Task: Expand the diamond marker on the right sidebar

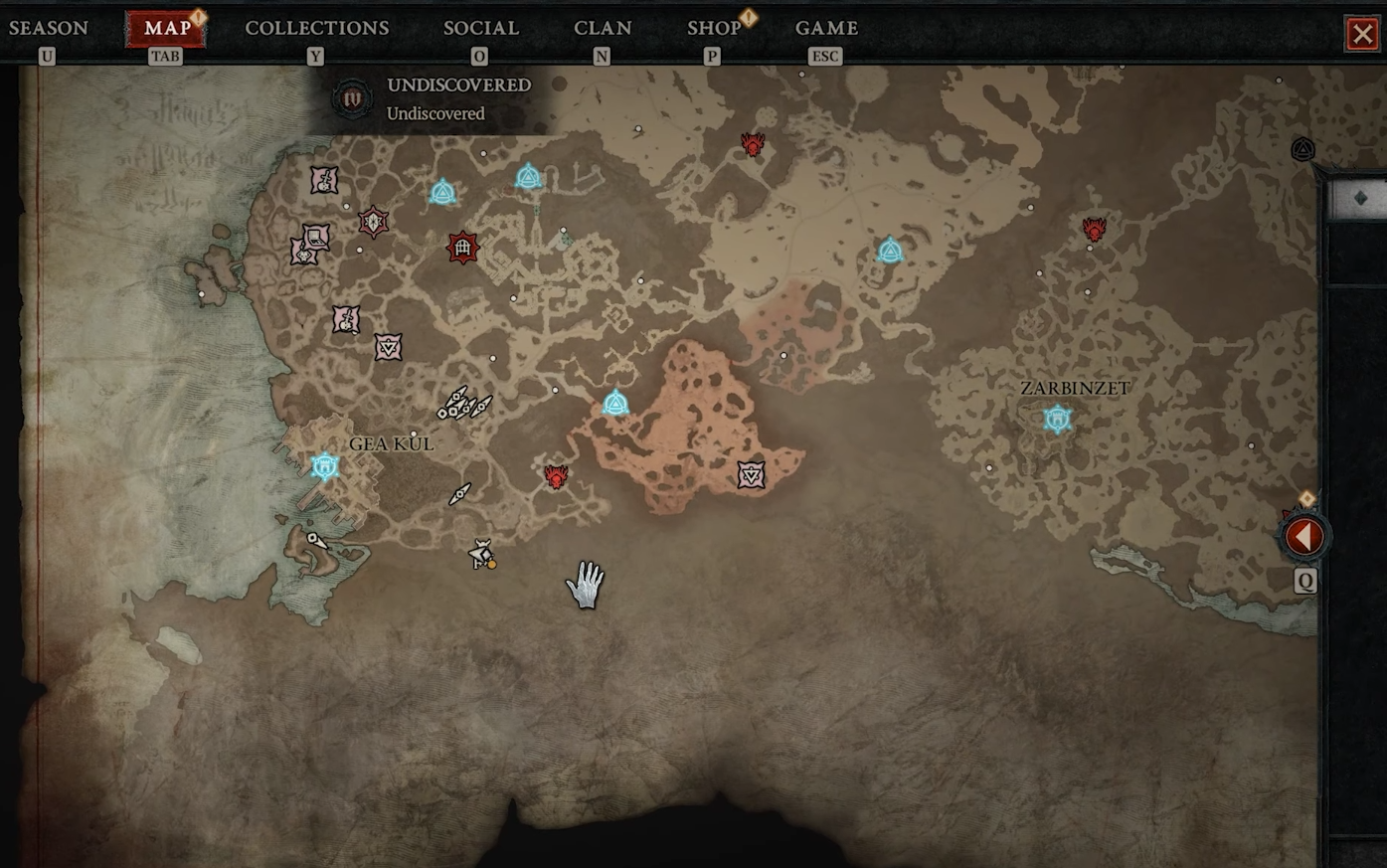Action: (1362, 196)
